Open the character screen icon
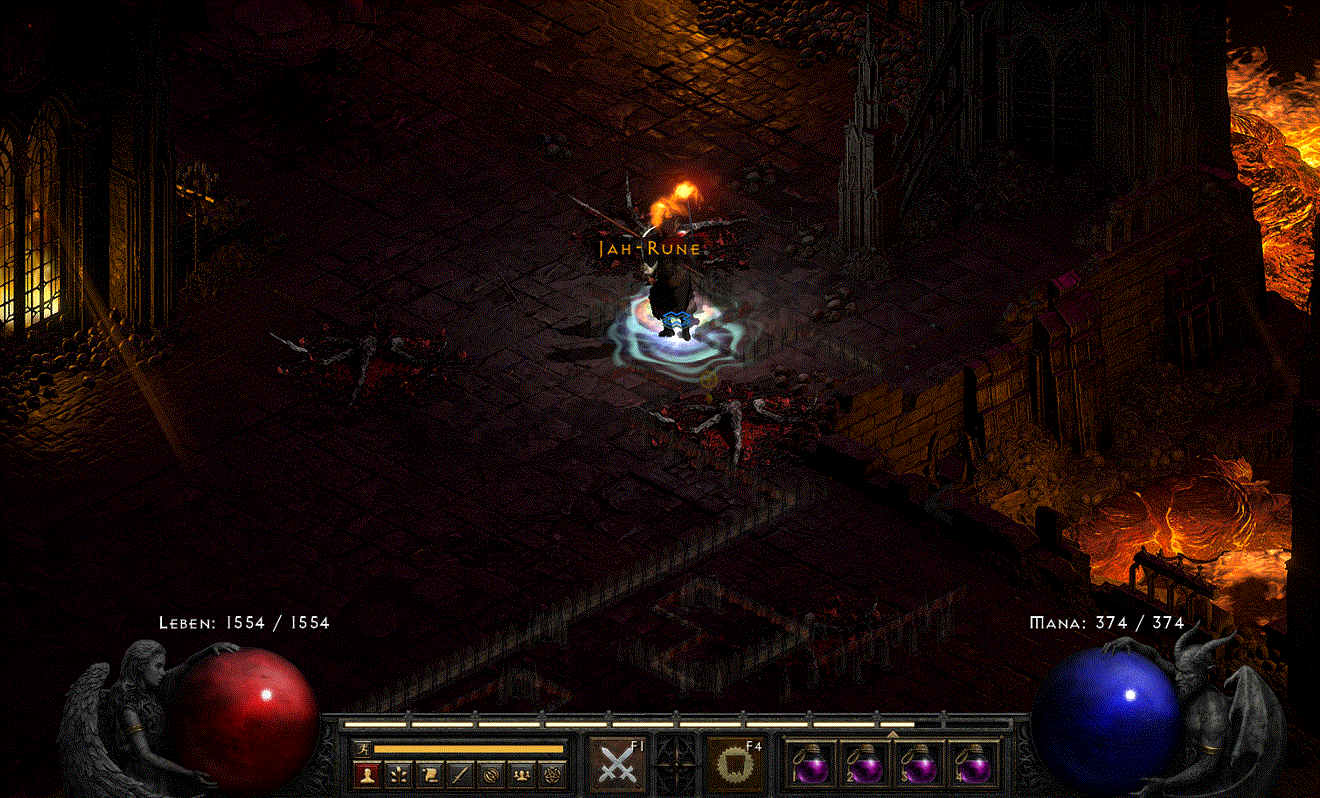Image resolution: width=1320 pixels, height=798 pixels. pos(369,775)
